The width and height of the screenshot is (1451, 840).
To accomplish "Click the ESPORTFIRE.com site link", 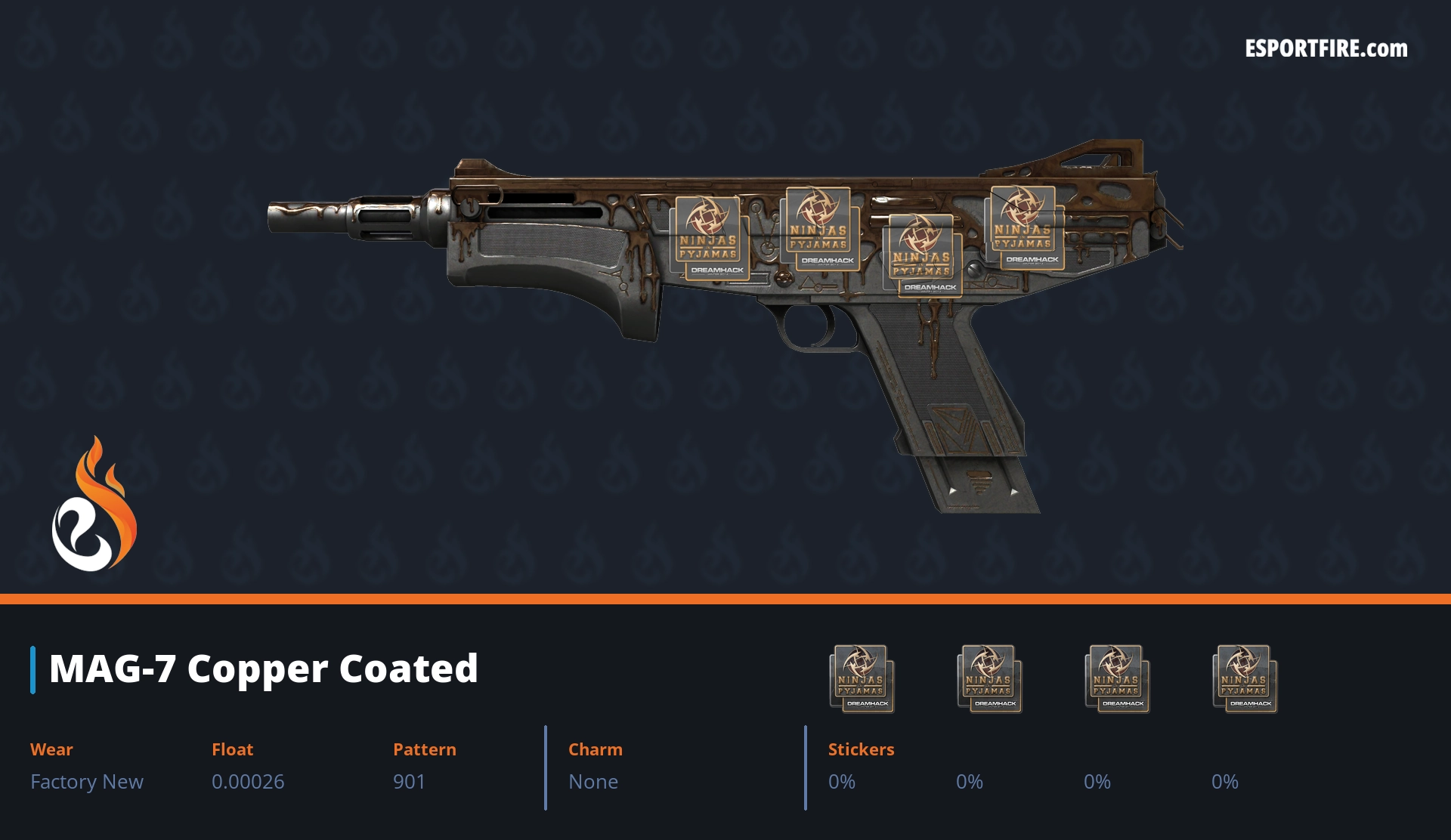I will tap(1326, 49).
